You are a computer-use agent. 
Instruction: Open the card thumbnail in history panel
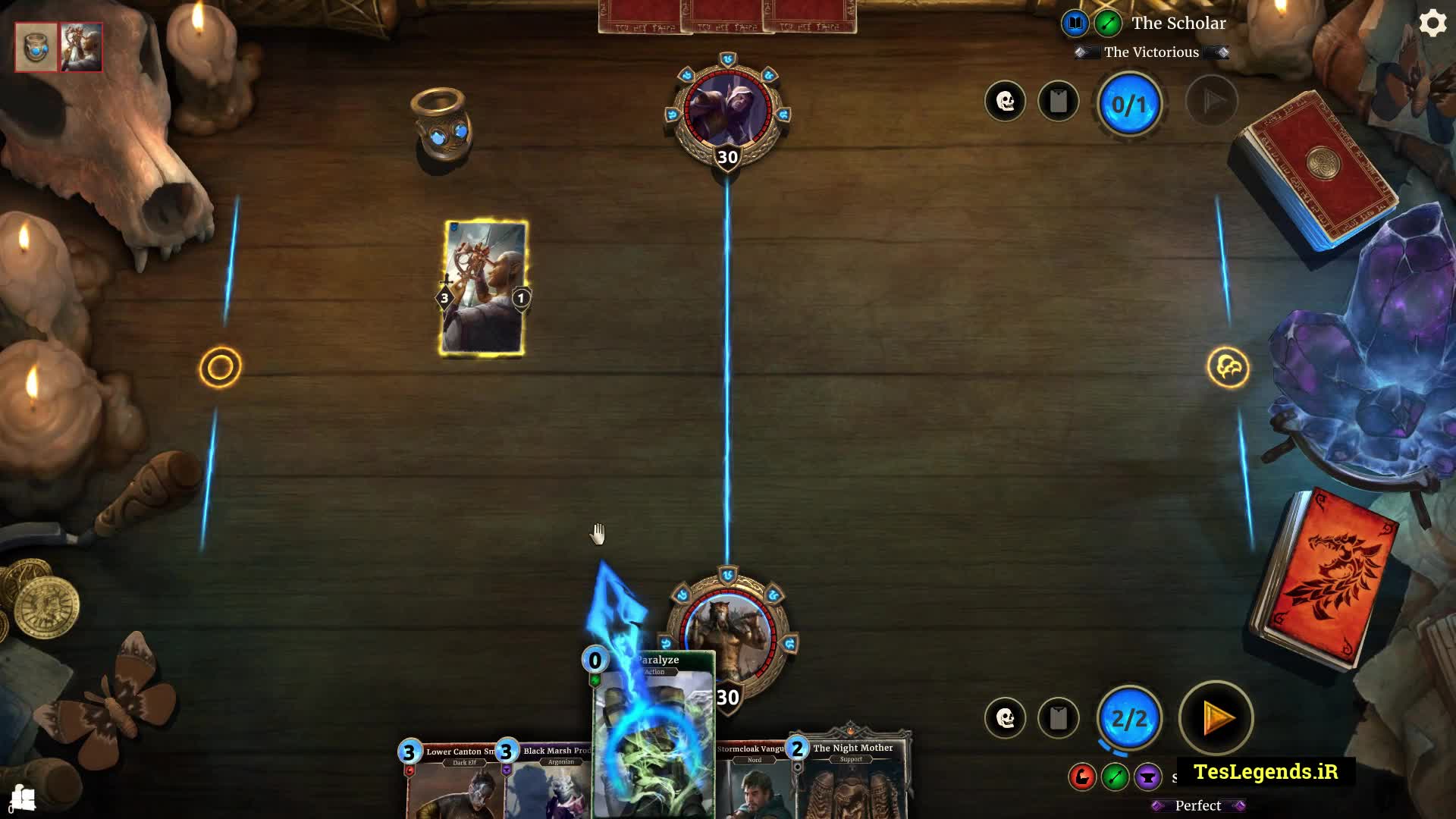tap(81, 47)
